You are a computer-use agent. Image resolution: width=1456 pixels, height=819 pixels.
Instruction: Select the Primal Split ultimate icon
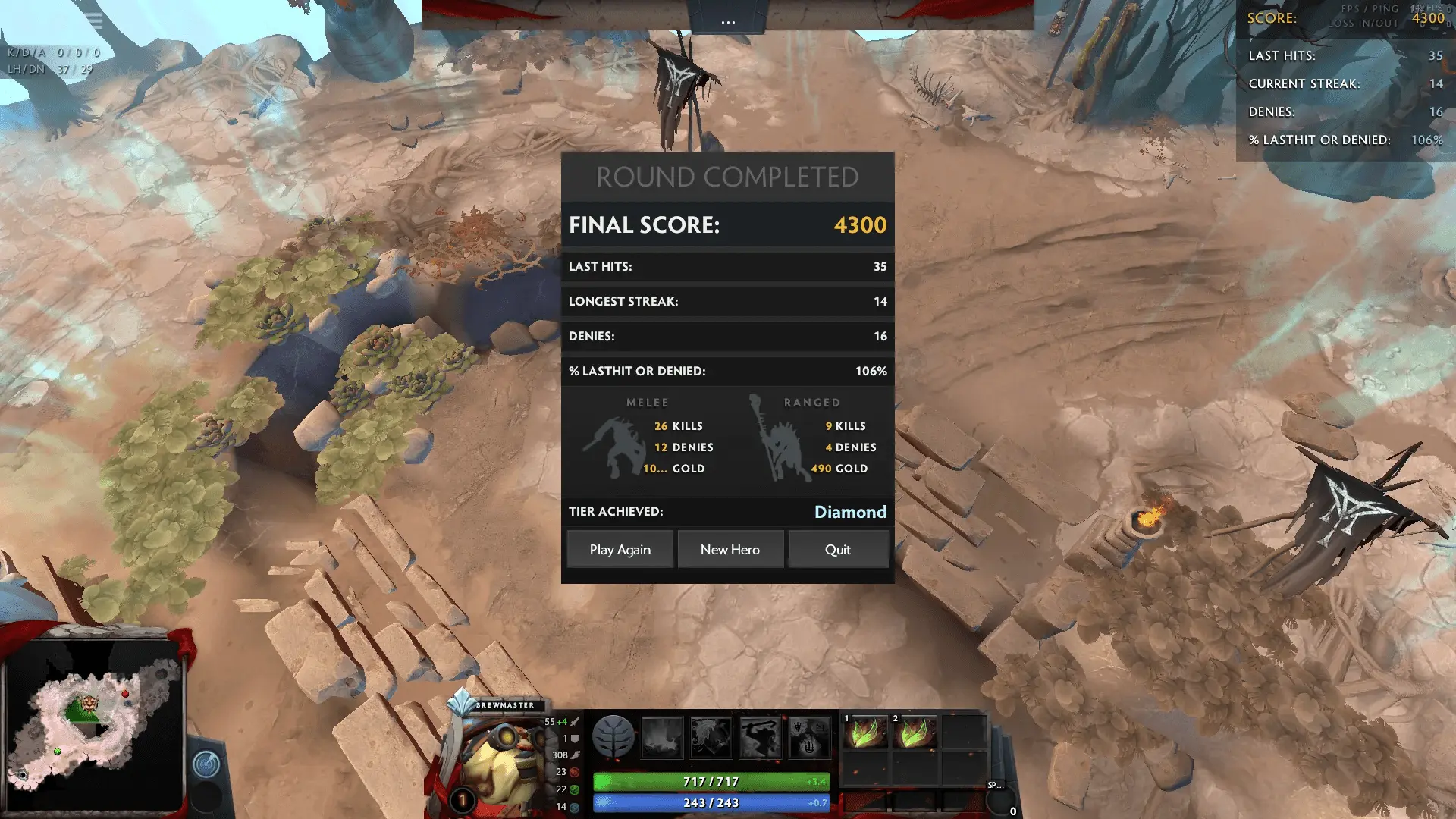point(809,737)
